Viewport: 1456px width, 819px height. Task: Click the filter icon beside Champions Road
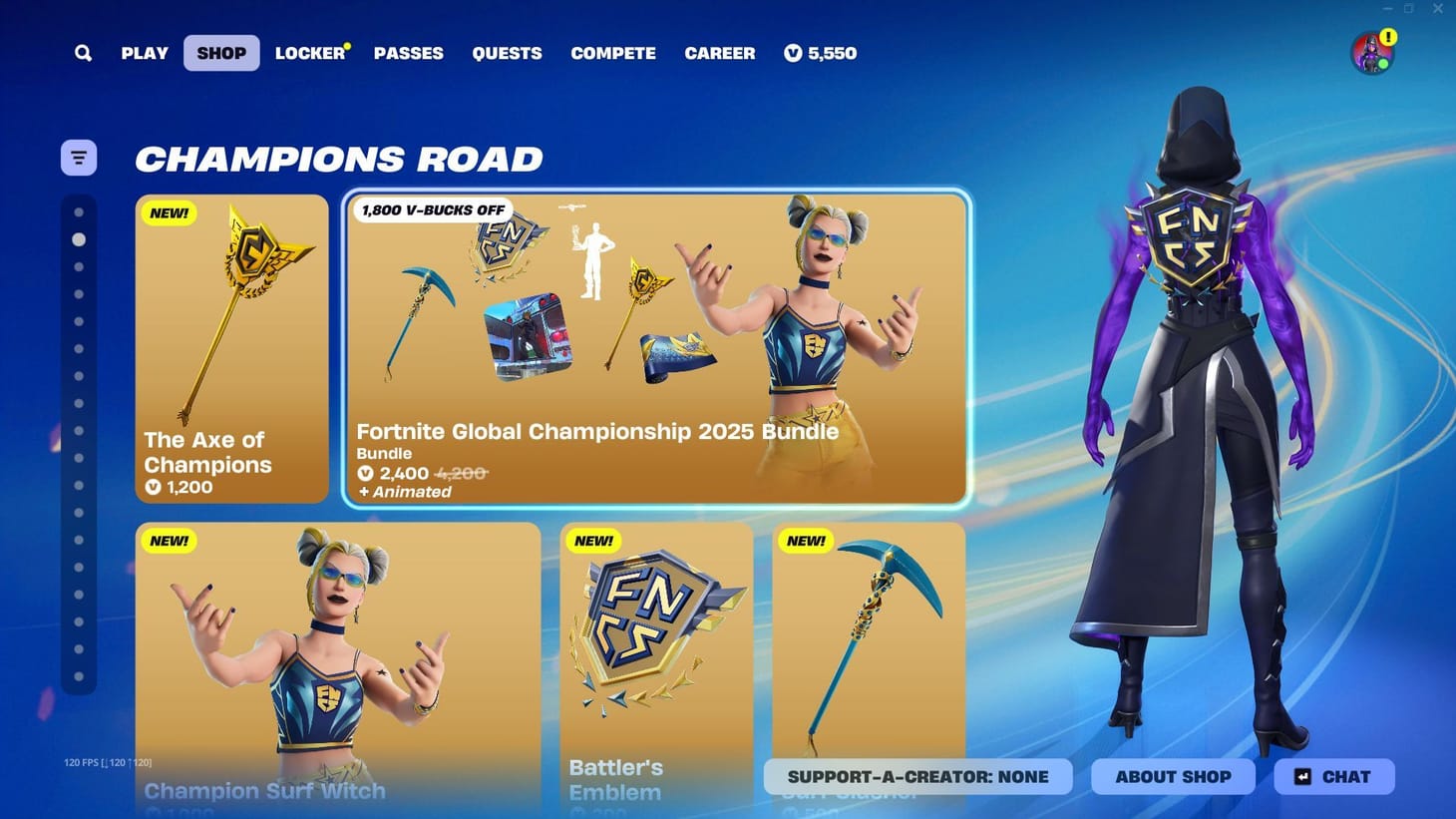tap(79, 157)
